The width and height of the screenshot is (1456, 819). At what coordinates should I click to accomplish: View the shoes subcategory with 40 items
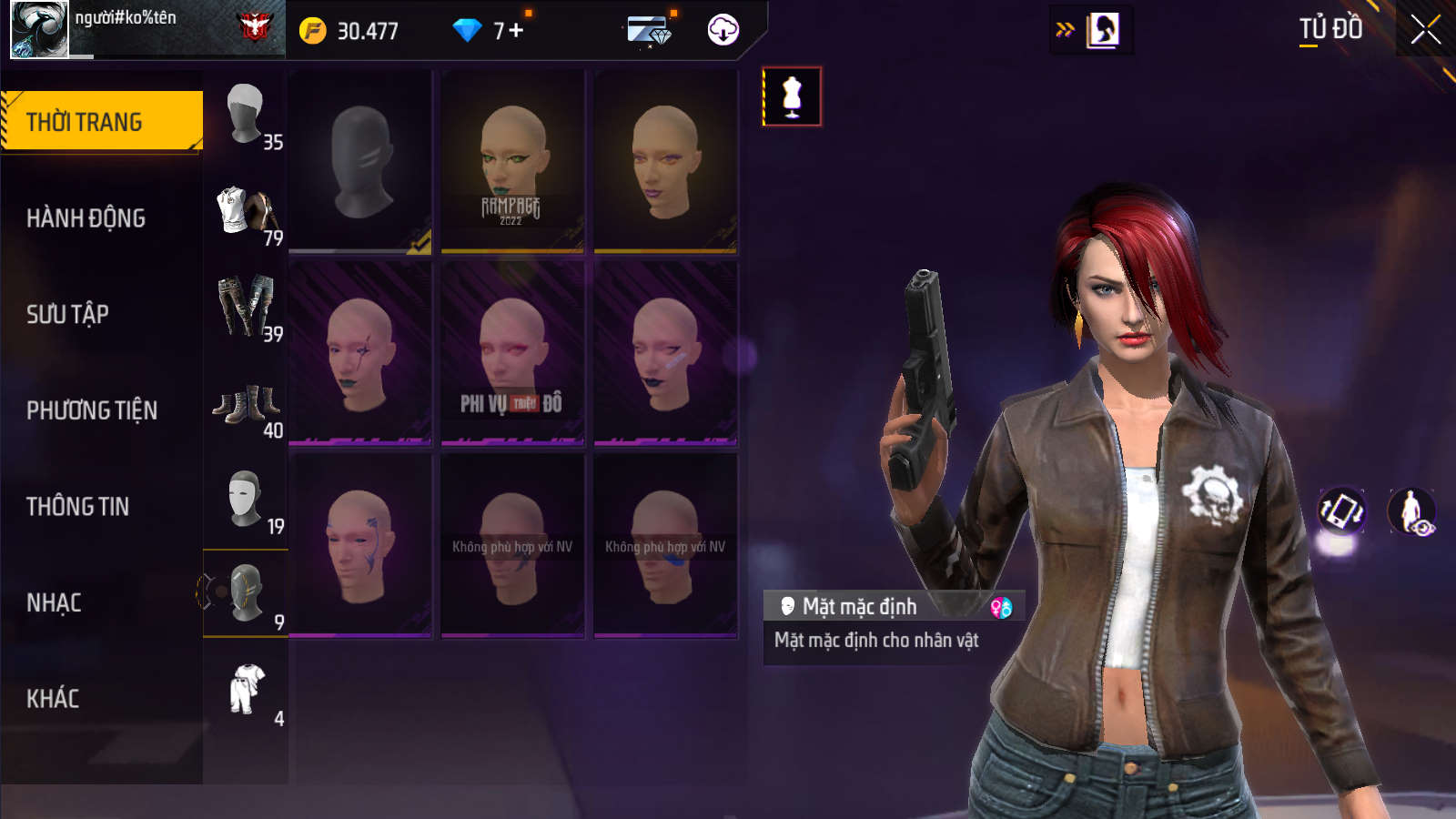pyautogui.click(x=246, y=405)
